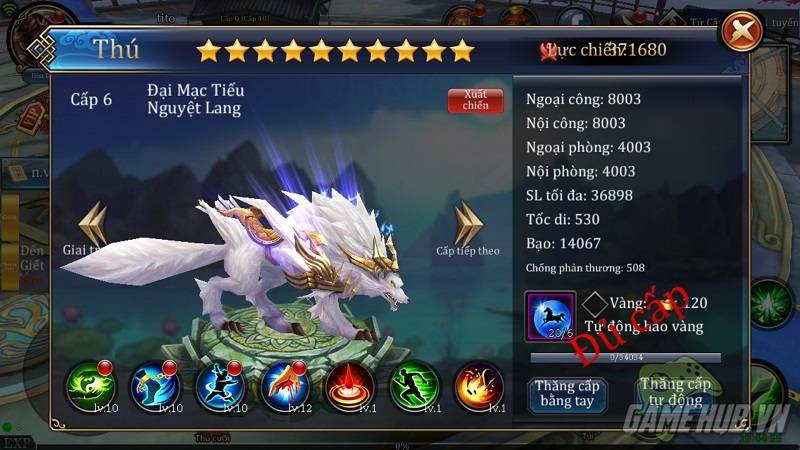The height and width of the screenshot is (450, 800).
Task: Select the green yin-yang skill icon
Action: coord(91,387)
